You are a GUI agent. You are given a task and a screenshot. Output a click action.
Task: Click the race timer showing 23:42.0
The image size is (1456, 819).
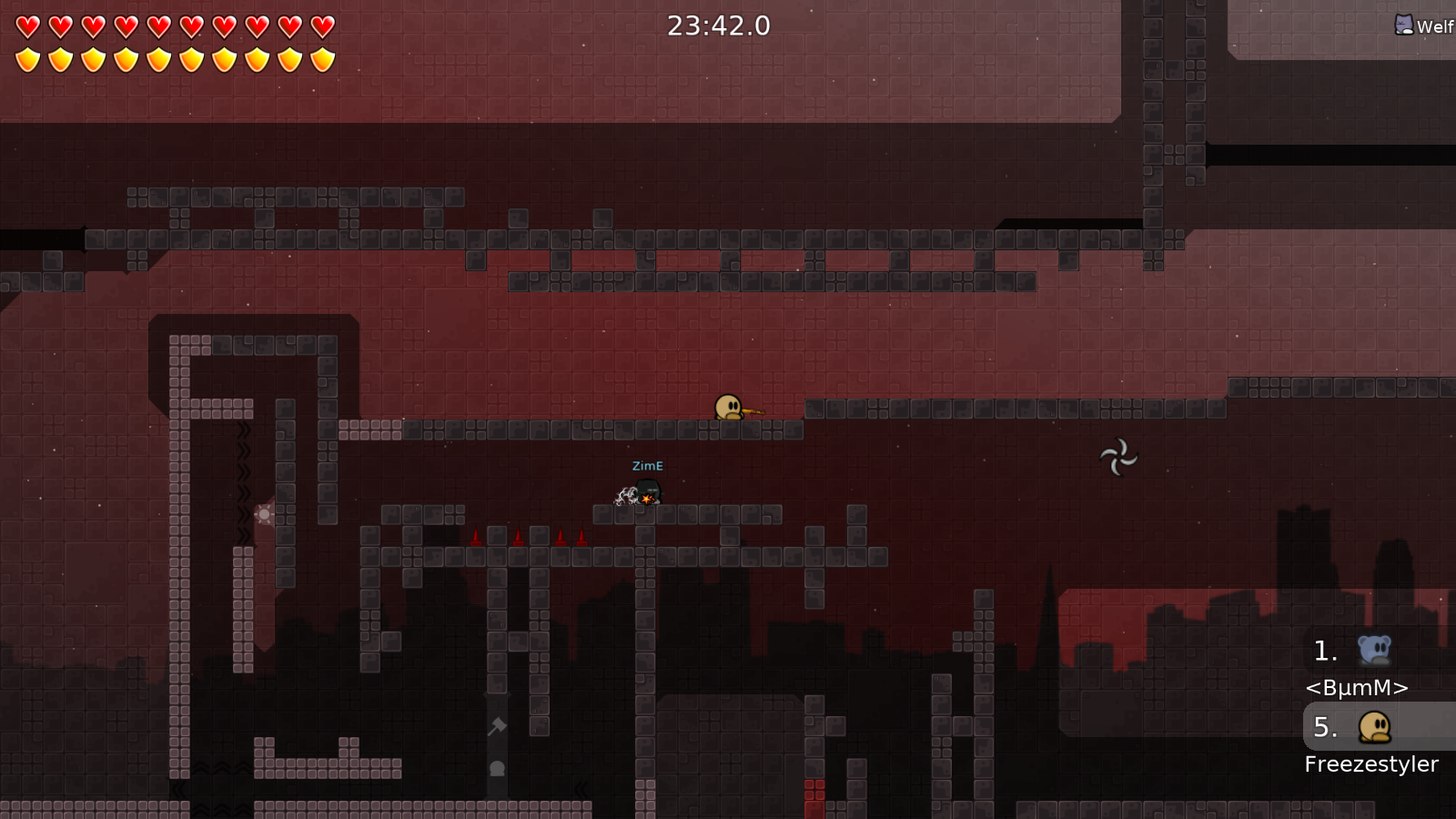(719, 26)
